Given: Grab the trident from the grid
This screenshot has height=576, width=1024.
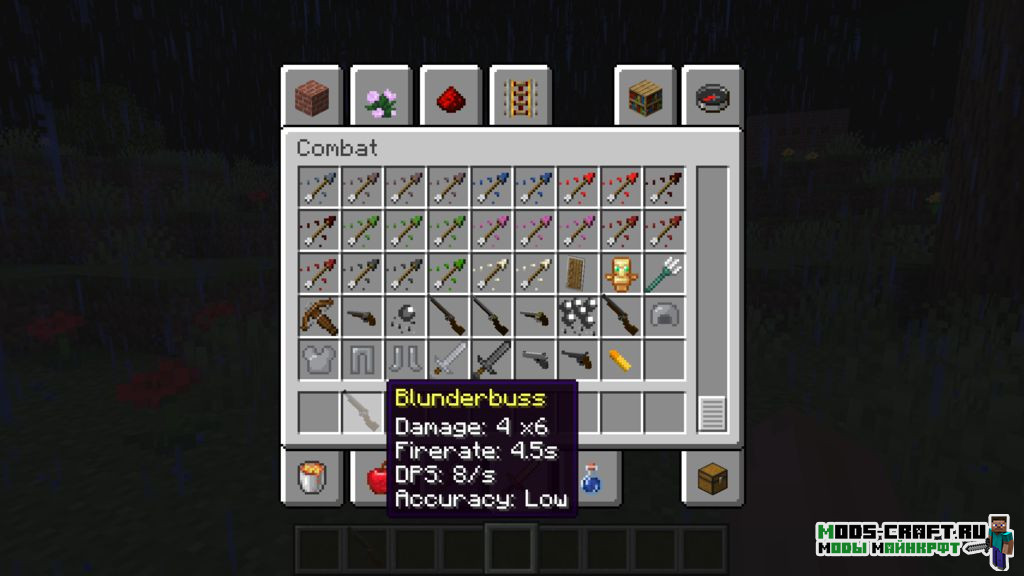Looking at the screenshot, I should point(664,274).
